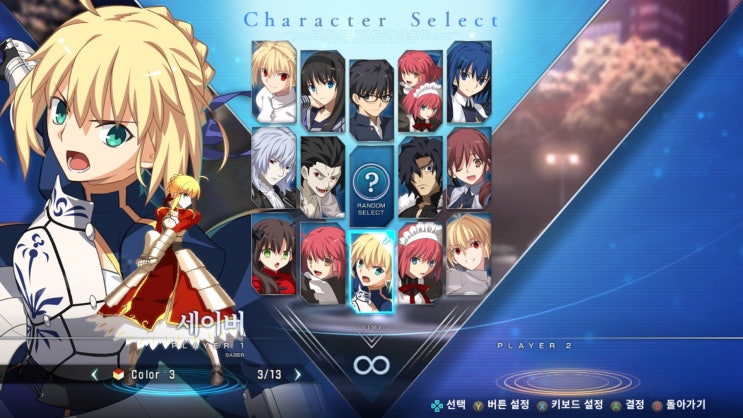Pick smirking blonde Red Arcueid portrait
This screenshot has width=743, height=418.
tap(468, 254)
